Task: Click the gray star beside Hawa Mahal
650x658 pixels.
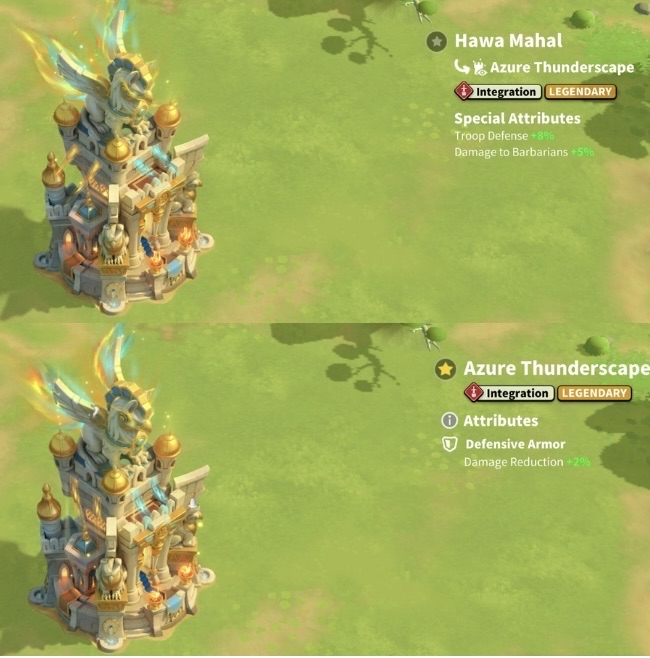Action: (436, 41)
